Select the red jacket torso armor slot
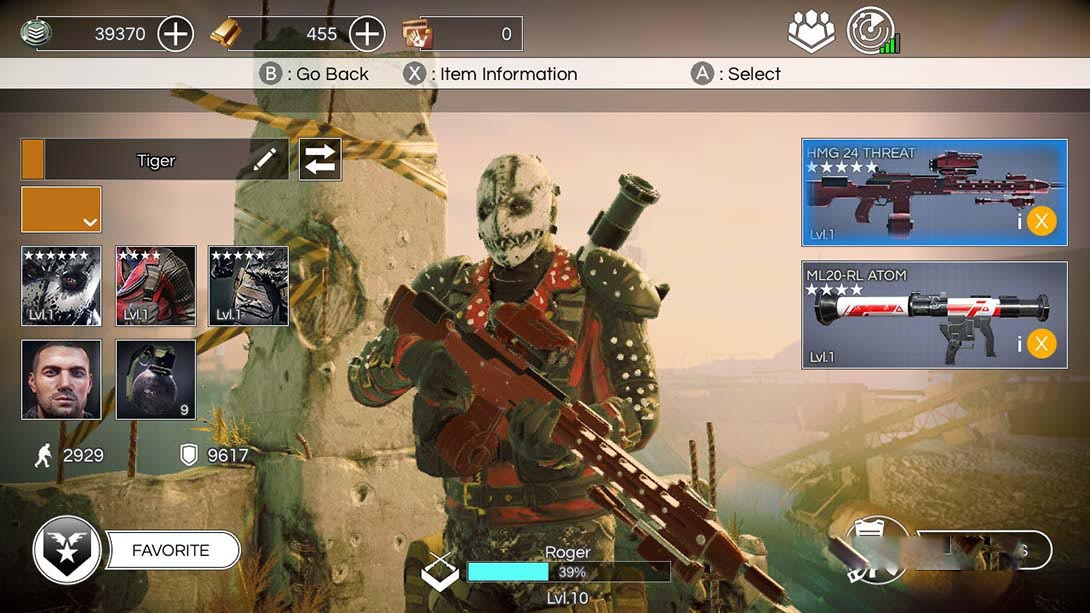This screenshot has height=613, width=1090. [x=155, y=286]
